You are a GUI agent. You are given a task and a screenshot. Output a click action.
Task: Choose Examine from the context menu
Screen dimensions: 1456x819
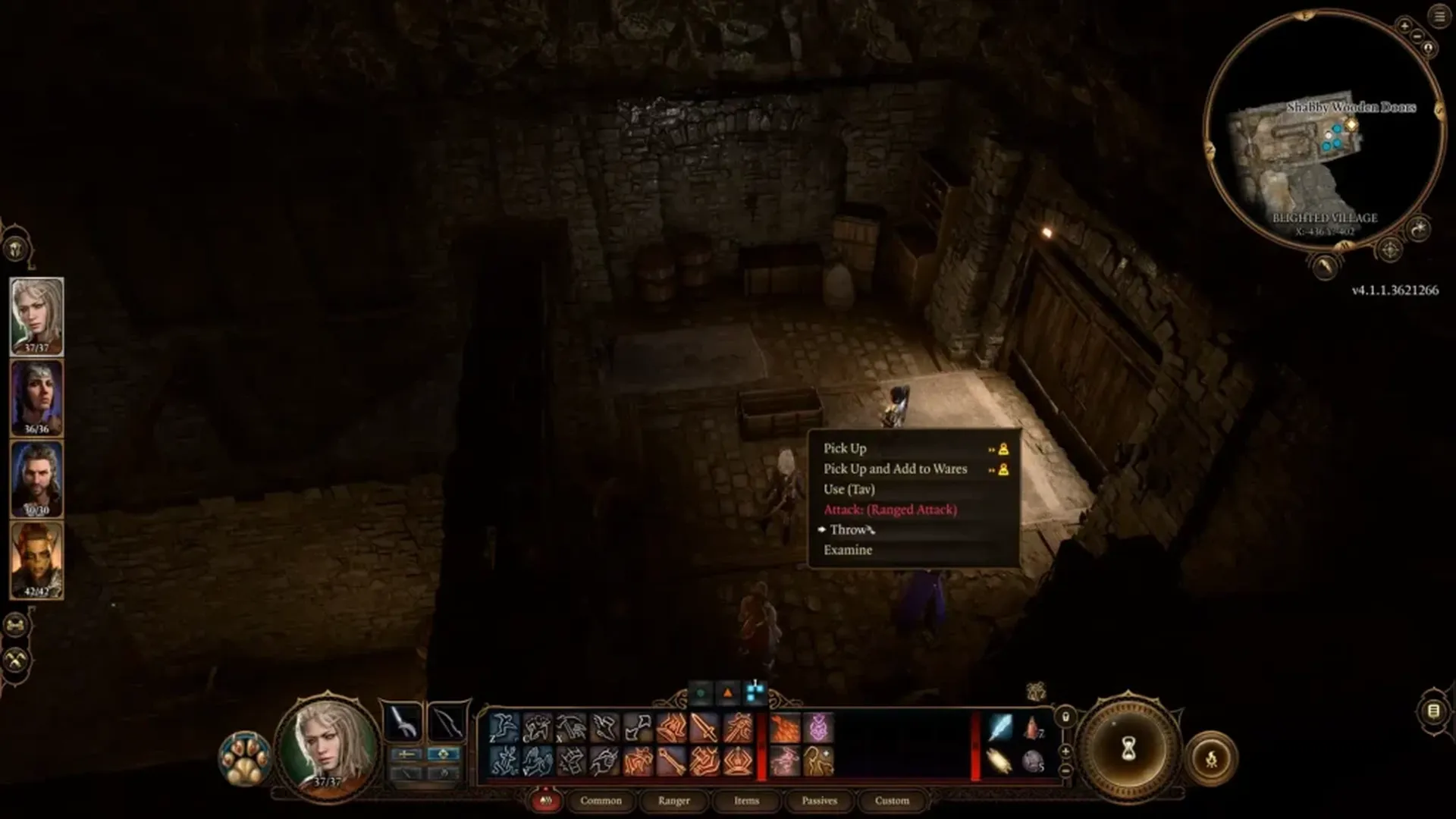click(849, 550)
